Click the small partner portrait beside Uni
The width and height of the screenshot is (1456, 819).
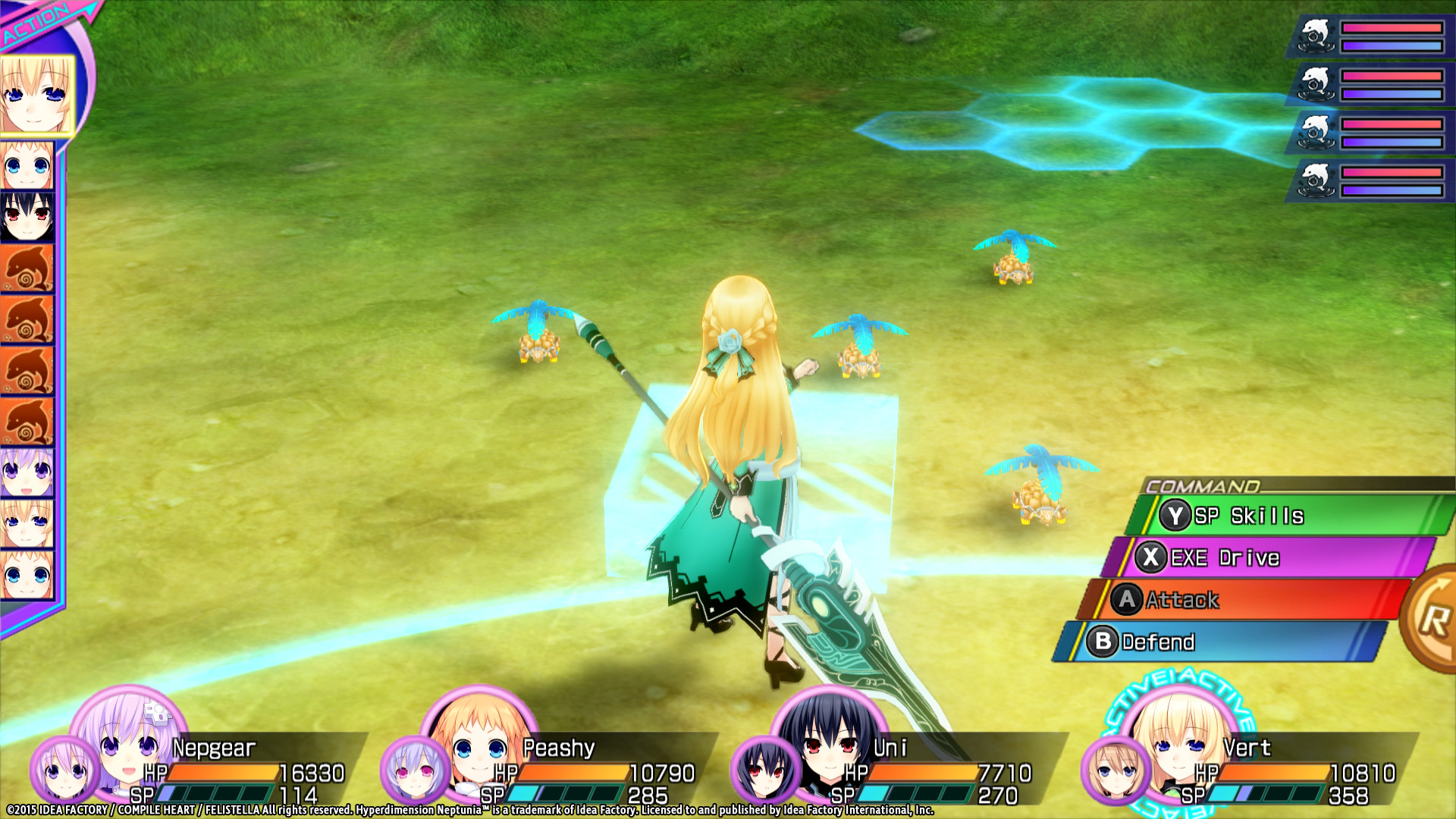[x=765, y=770]
